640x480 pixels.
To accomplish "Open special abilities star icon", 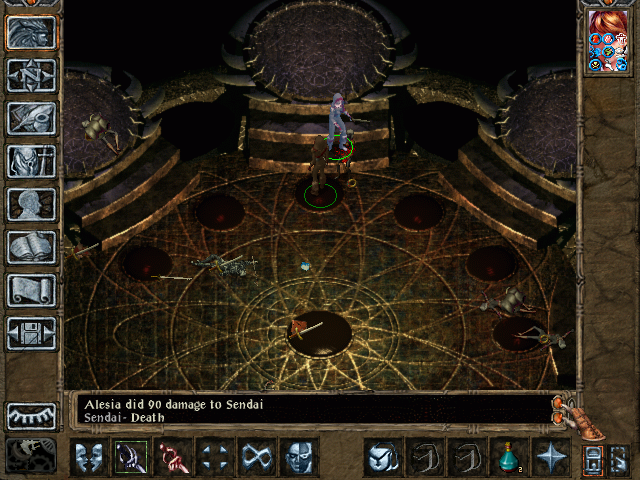I will tap(550, 458).
